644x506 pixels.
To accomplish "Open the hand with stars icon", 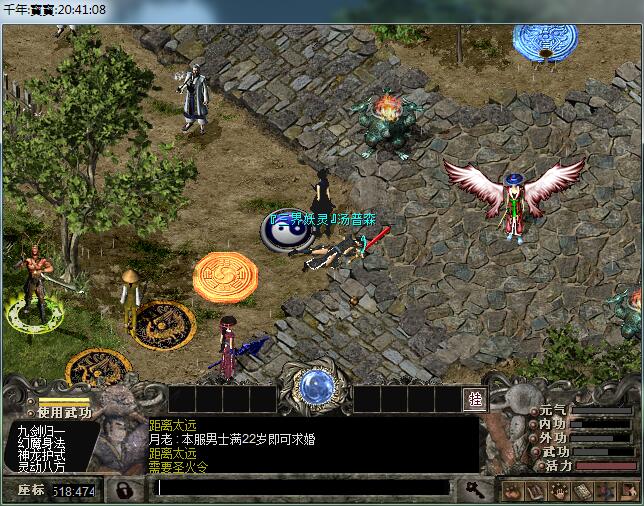I will tap(558, 491).
